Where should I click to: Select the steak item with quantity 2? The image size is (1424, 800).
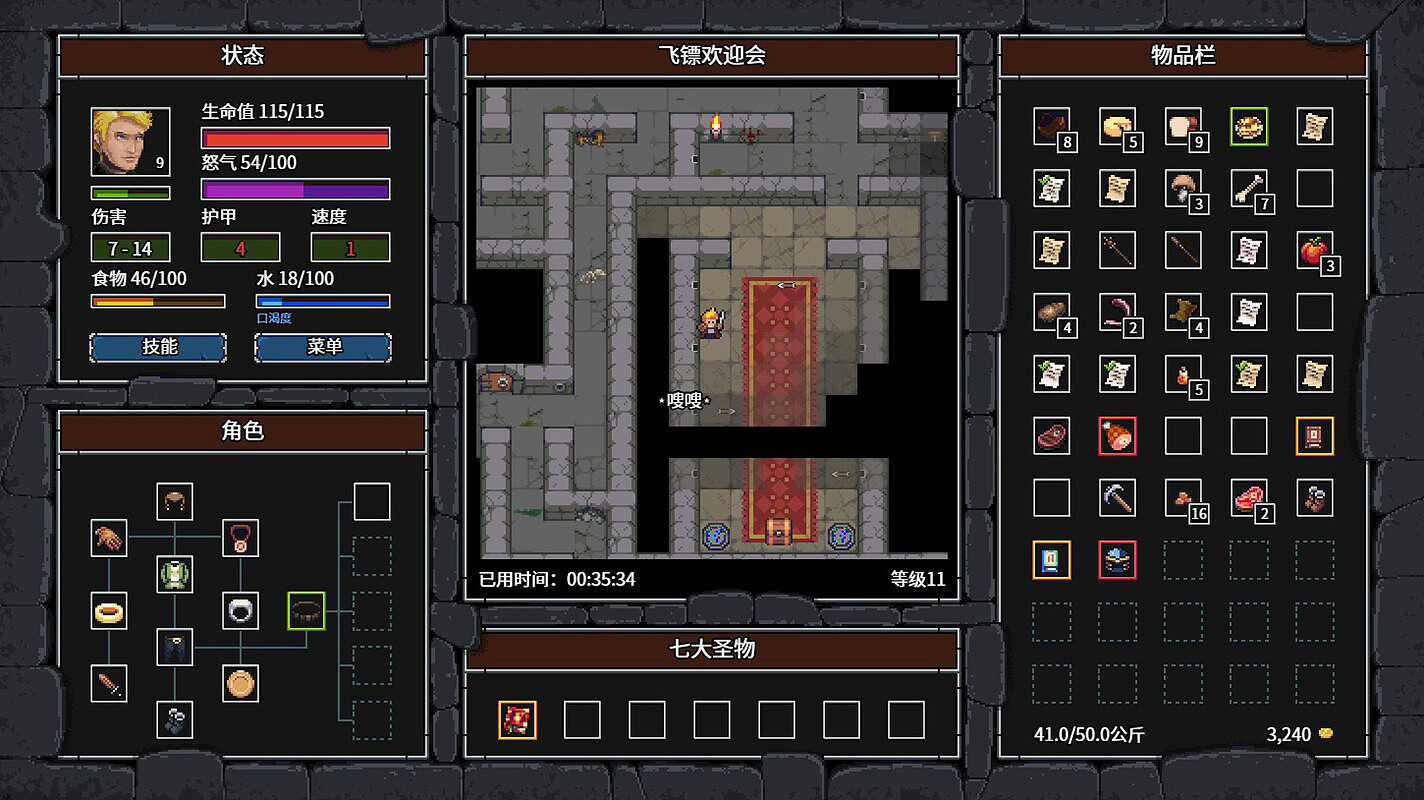tap(1248, 497)
